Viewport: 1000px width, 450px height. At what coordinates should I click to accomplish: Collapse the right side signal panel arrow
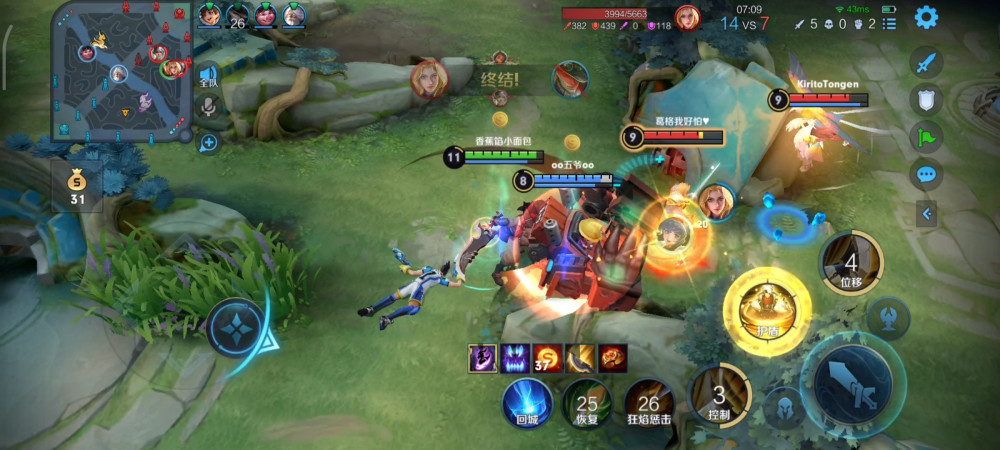[x=926, y=213]
